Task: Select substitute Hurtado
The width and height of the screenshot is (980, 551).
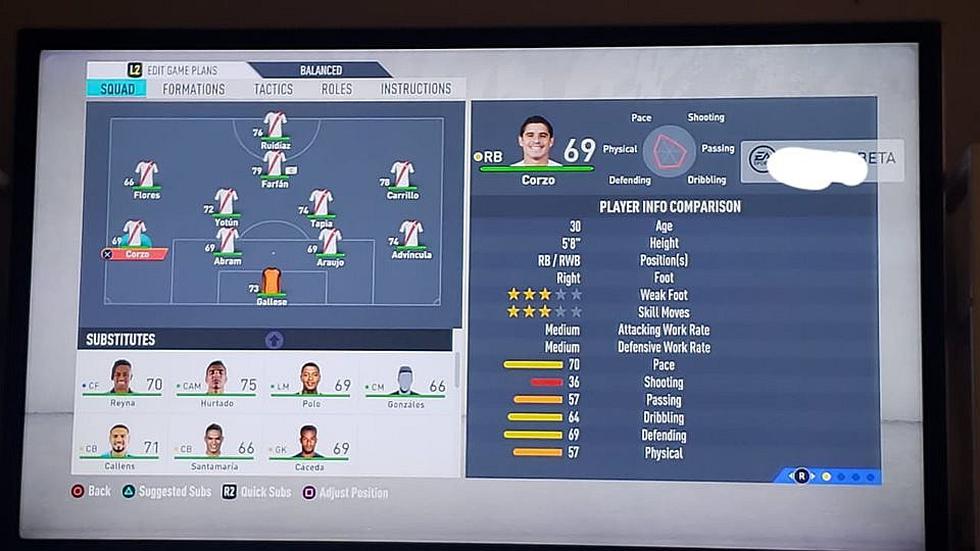Action: point(217,381)
